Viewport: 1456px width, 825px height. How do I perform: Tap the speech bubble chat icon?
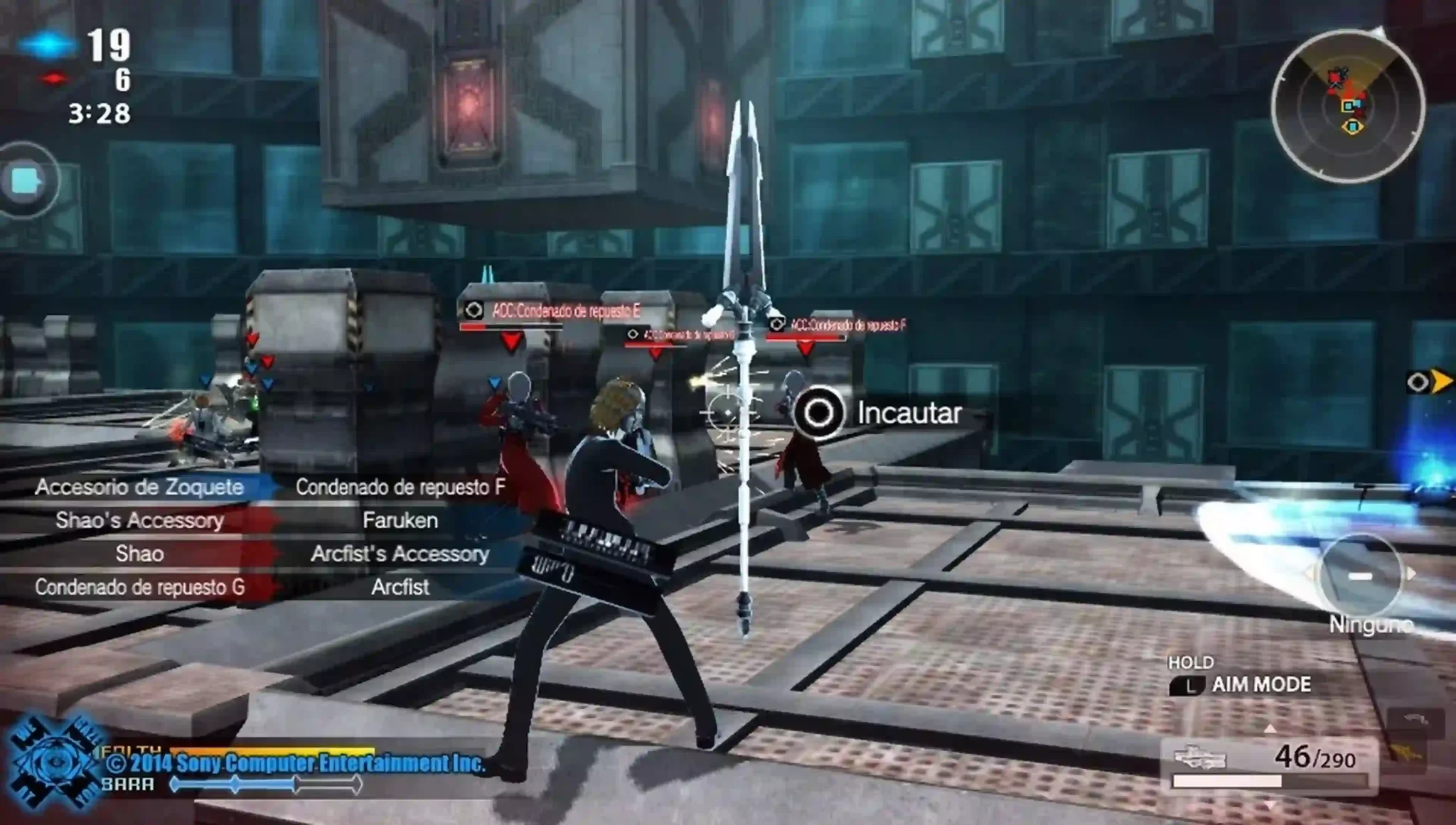click(x=26, y=181)
